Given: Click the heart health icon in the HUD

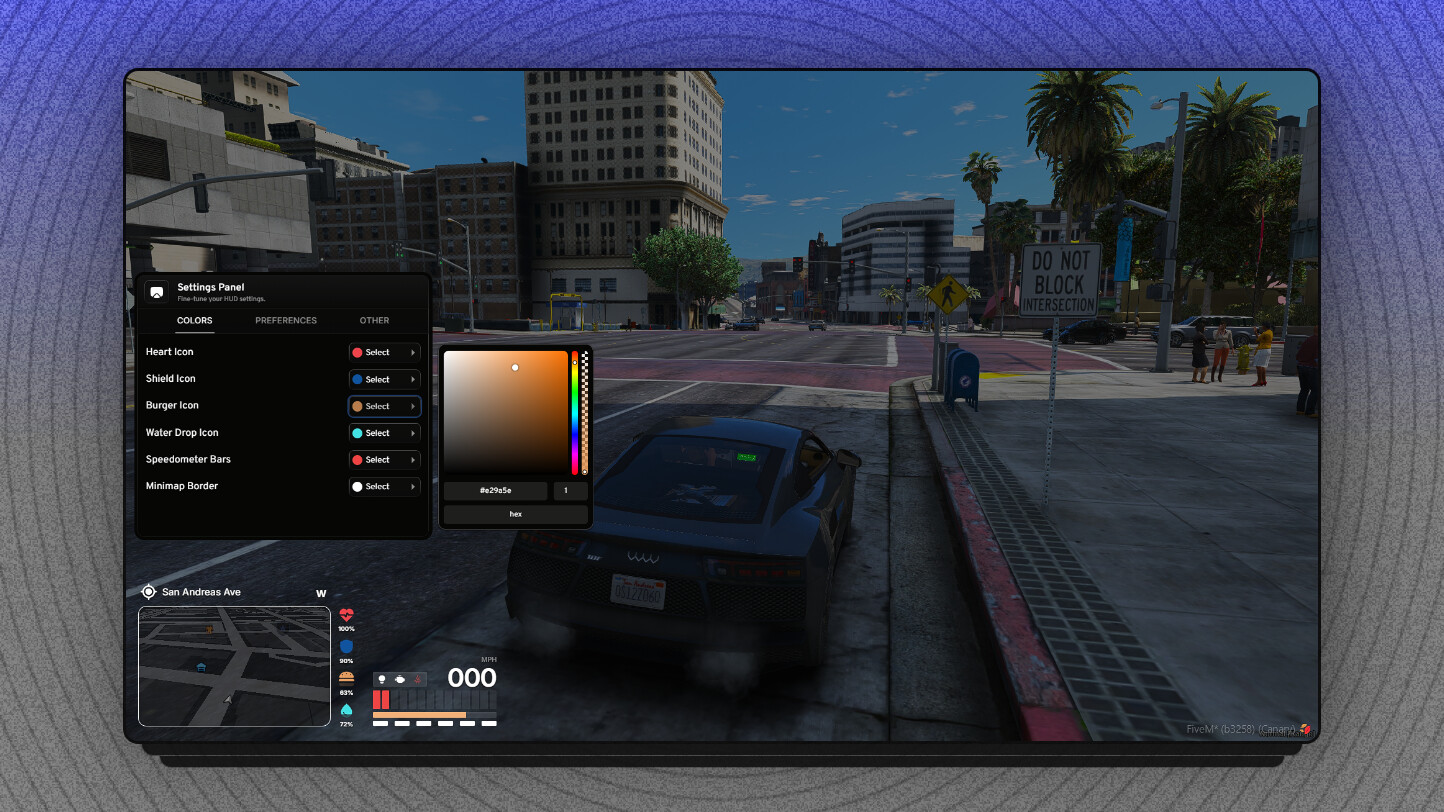Looking at the screenshot, I should coord(347,614).
